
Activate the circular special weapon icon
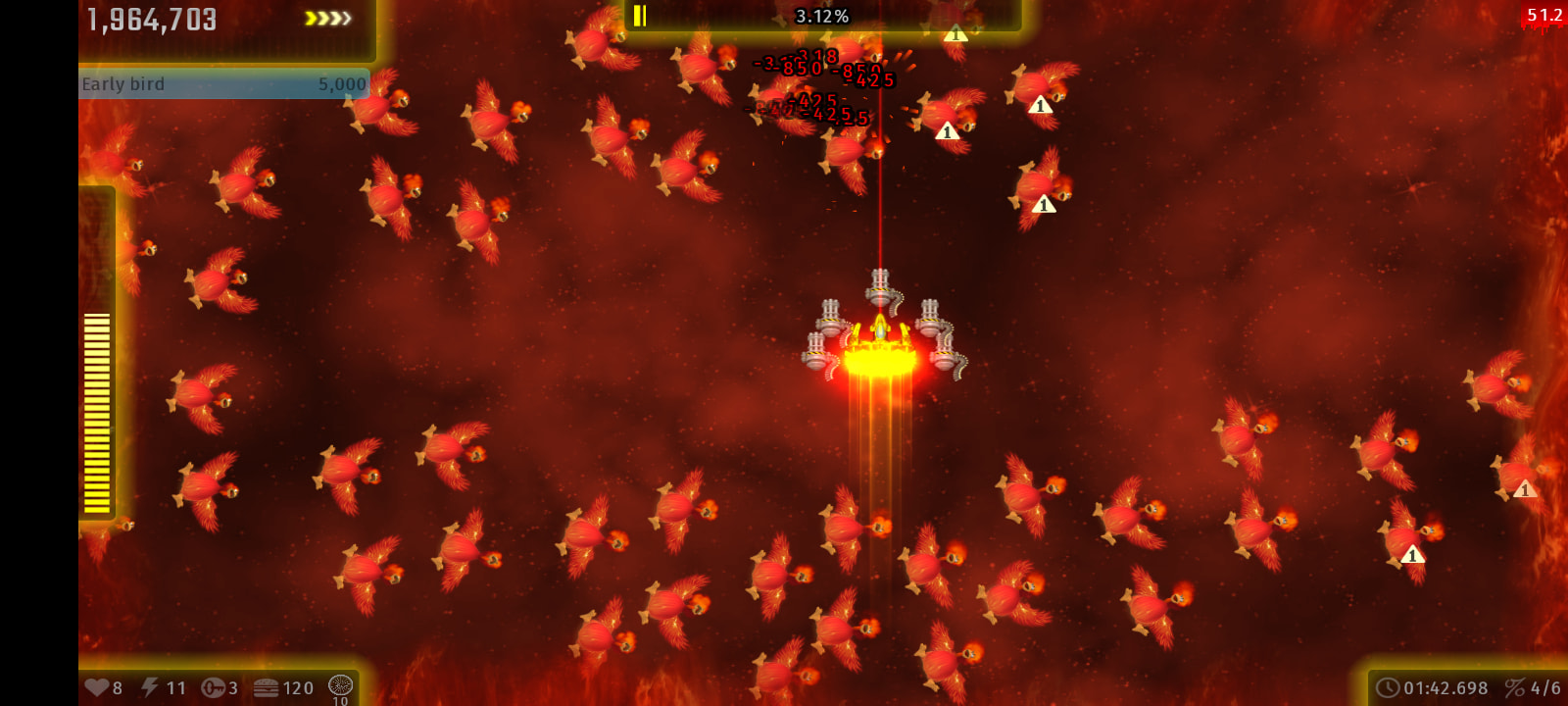click(340, 685)
